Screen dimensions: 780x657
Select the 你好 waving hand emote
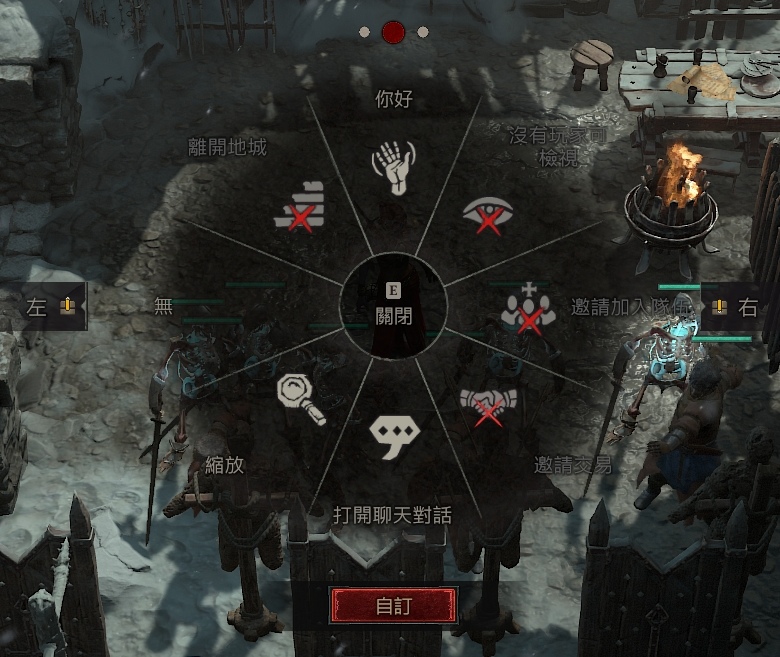point(393,167)
